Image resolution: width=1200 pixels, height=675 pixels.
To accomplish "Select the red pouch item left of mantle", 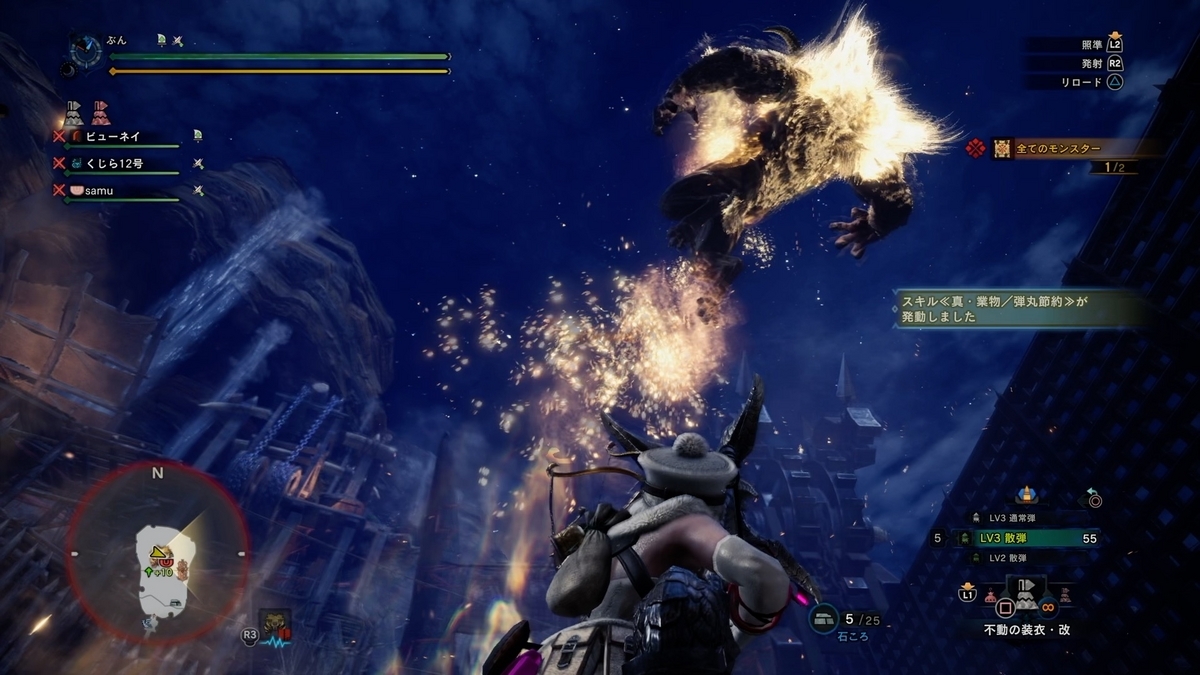I will pos(990,596).
